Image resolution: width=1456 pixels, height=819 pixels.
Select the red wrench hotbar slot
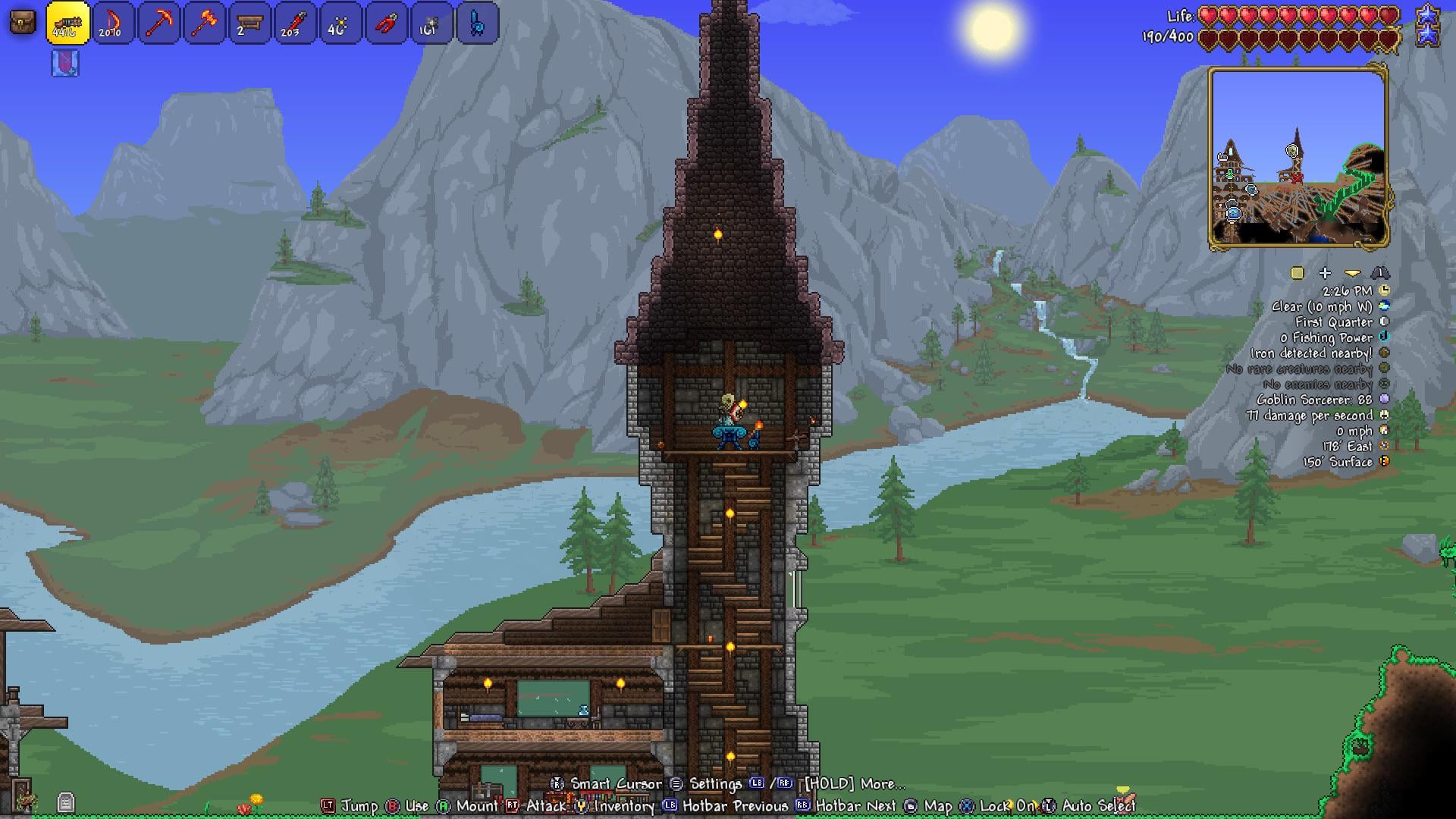(295, 23)
